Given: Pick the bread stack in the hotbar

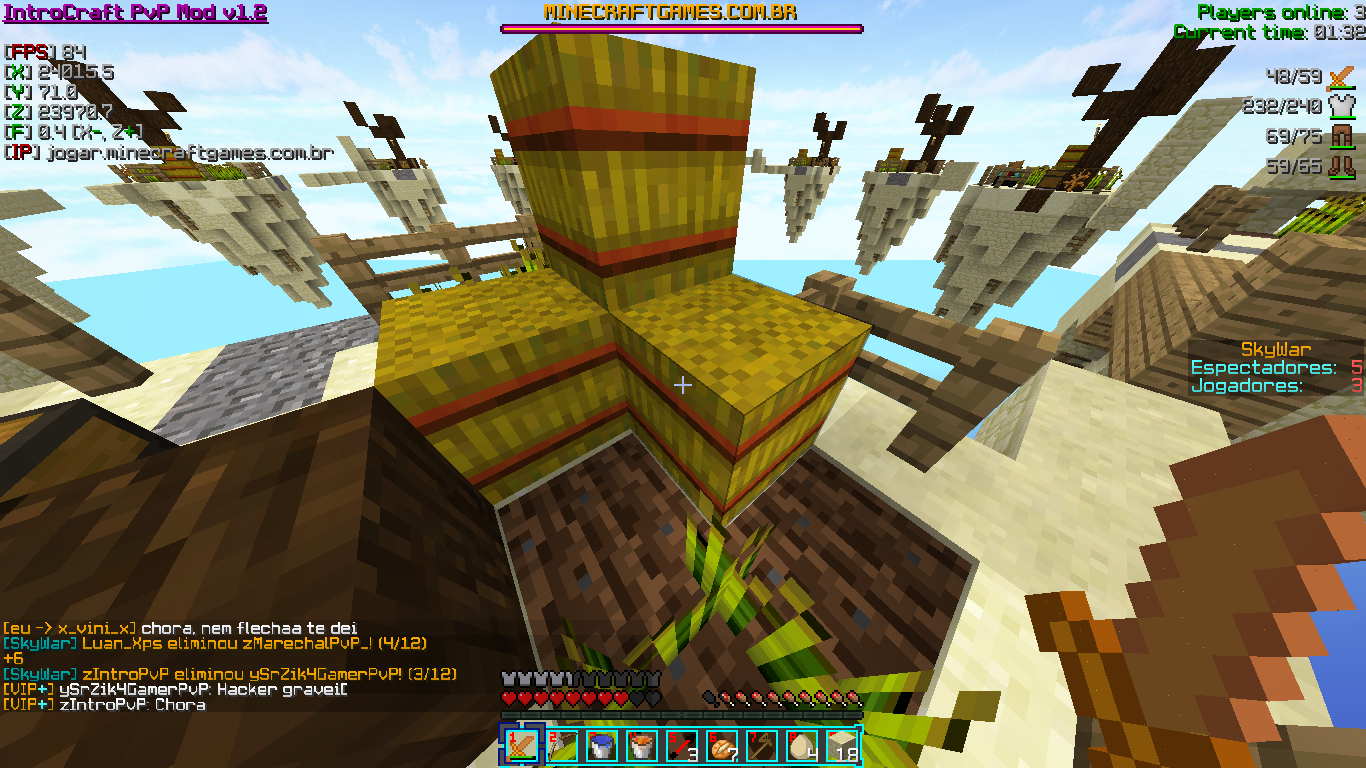Looking at the screenshot, I should [721, 746].
